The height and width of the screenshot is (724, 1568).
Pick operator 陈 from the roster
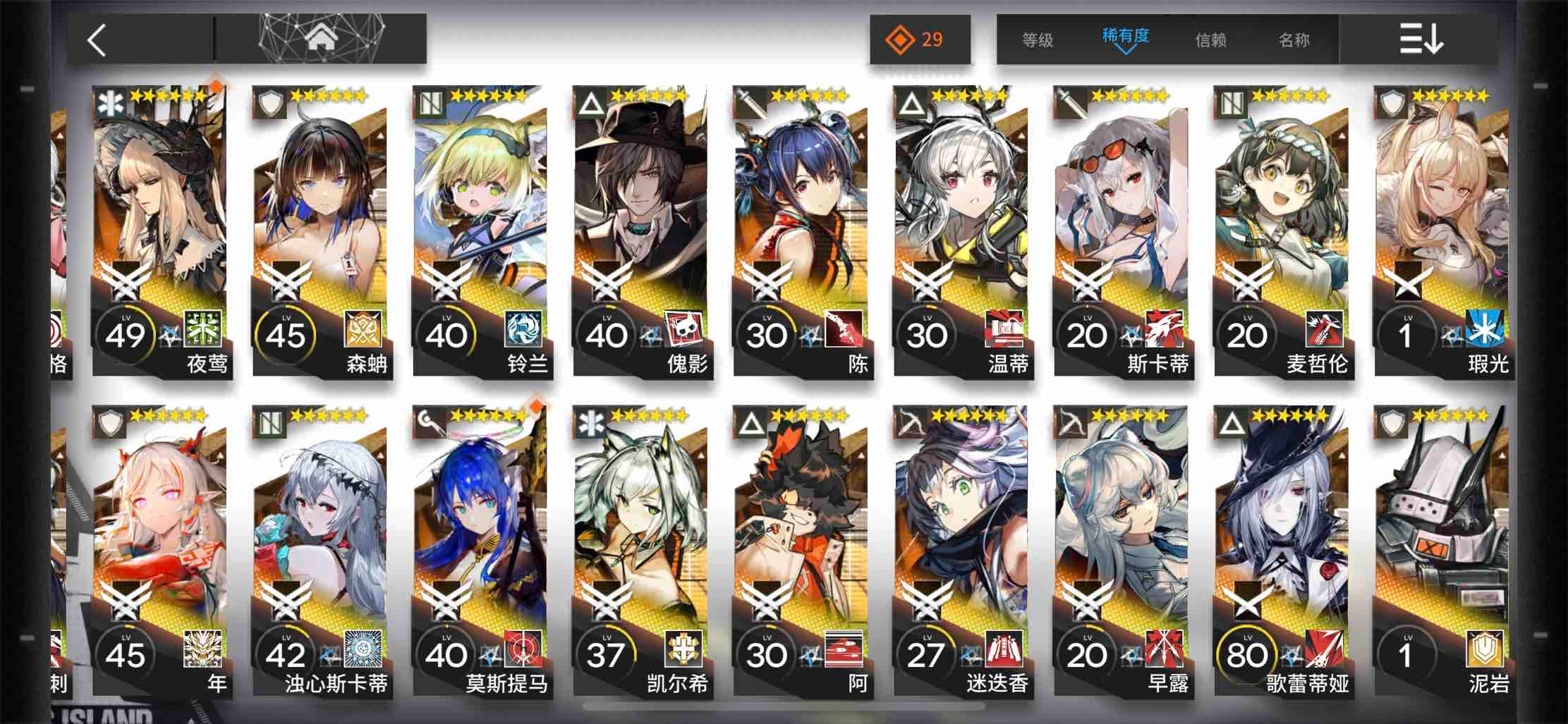tap(800, 233)
